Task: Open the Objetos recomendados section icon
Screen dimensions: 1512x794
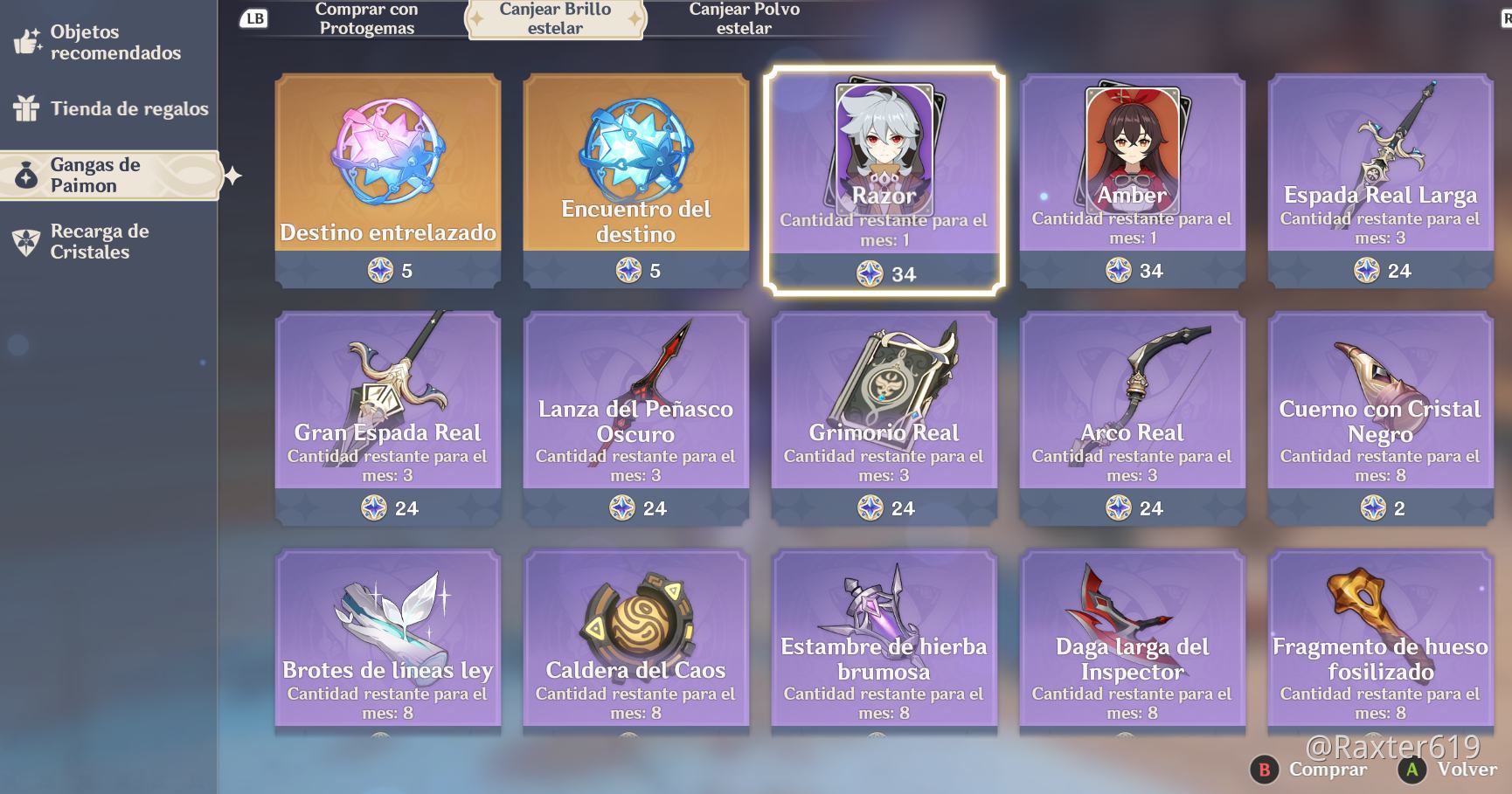Action: tap(26, 40)
